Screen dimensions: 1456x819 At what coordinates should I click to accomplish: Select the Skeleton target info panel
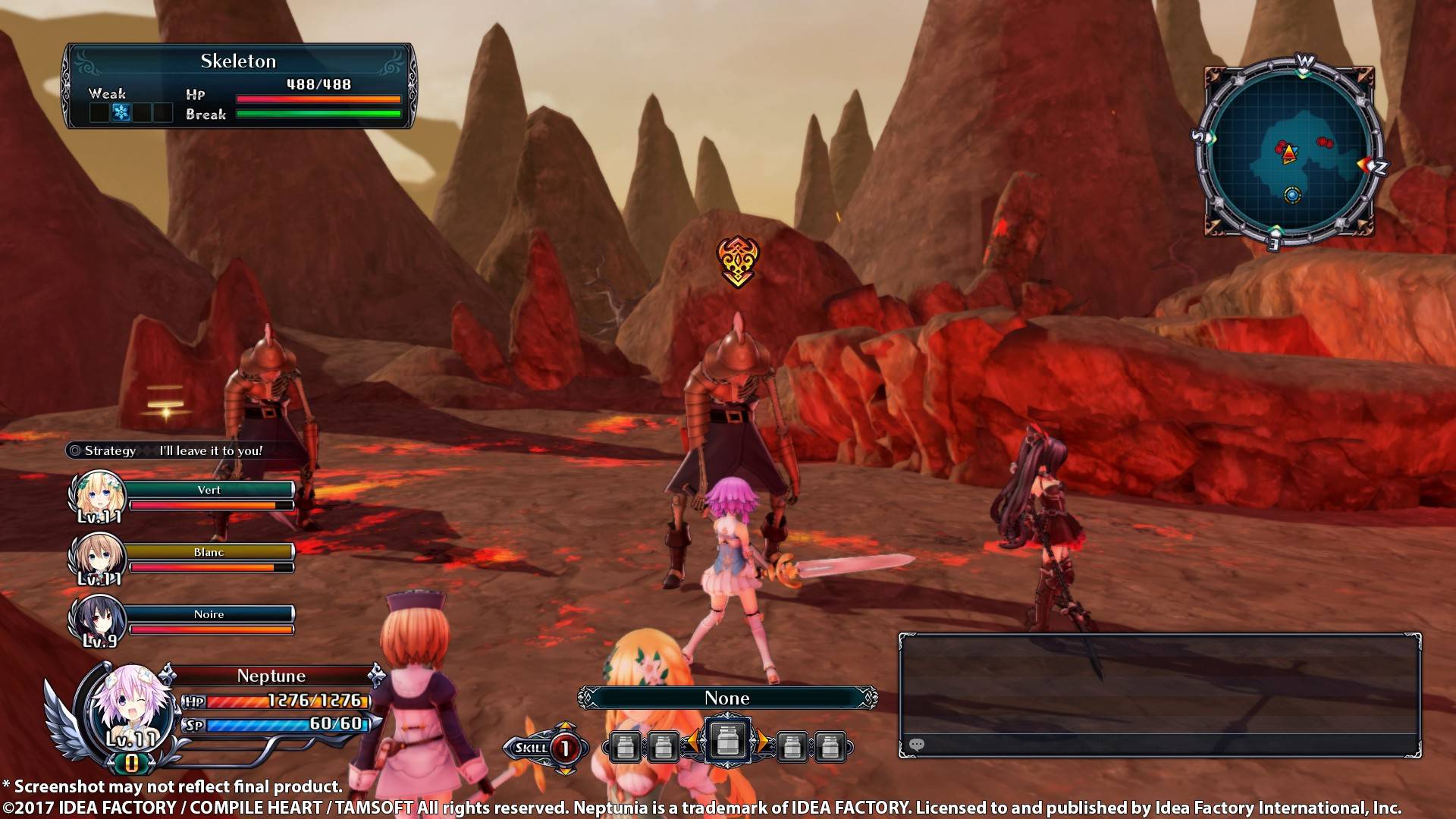tap(239, 86)
